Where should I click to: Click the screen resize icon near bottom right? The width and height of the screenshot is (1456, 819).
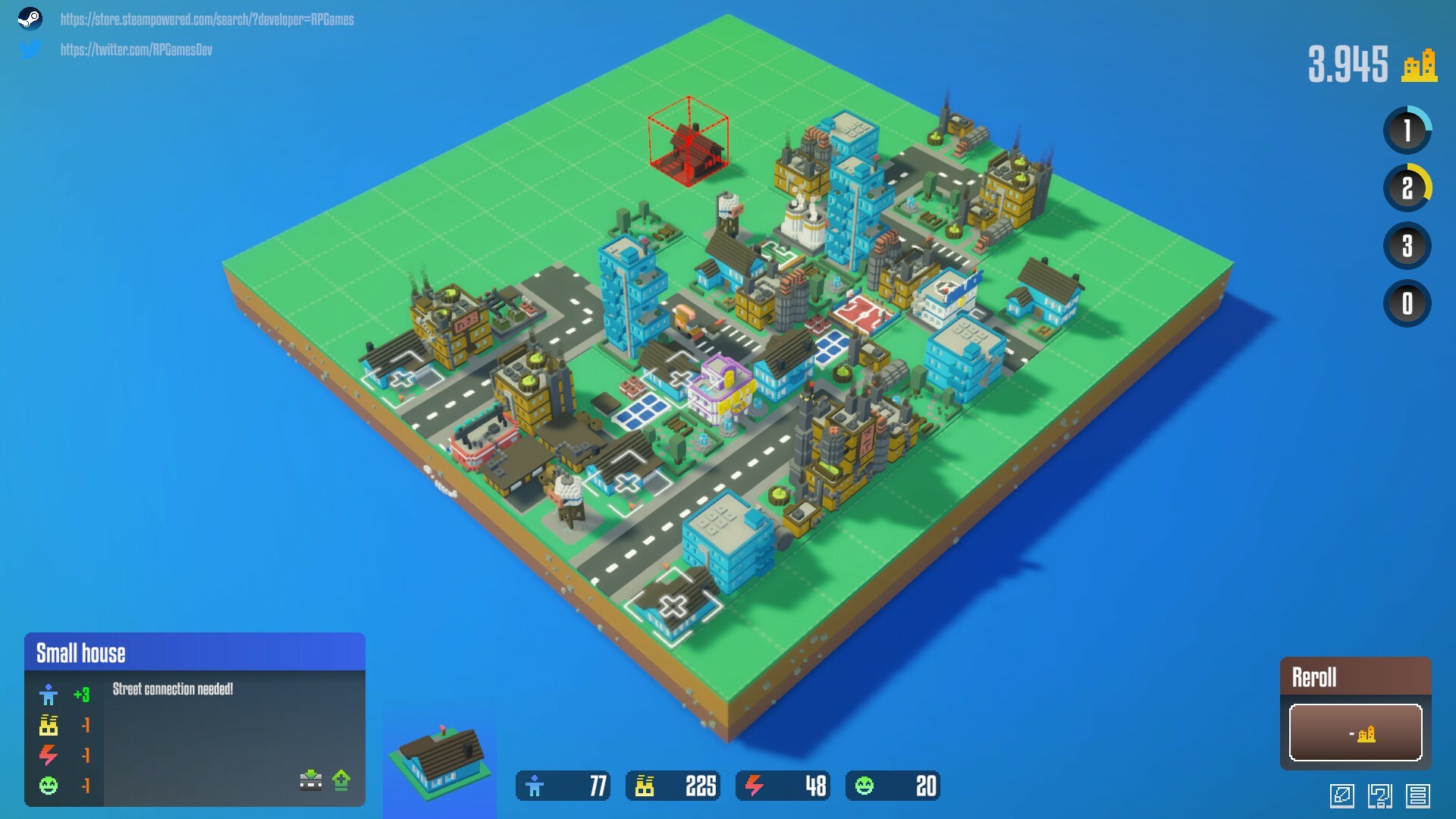[1344, 796]
